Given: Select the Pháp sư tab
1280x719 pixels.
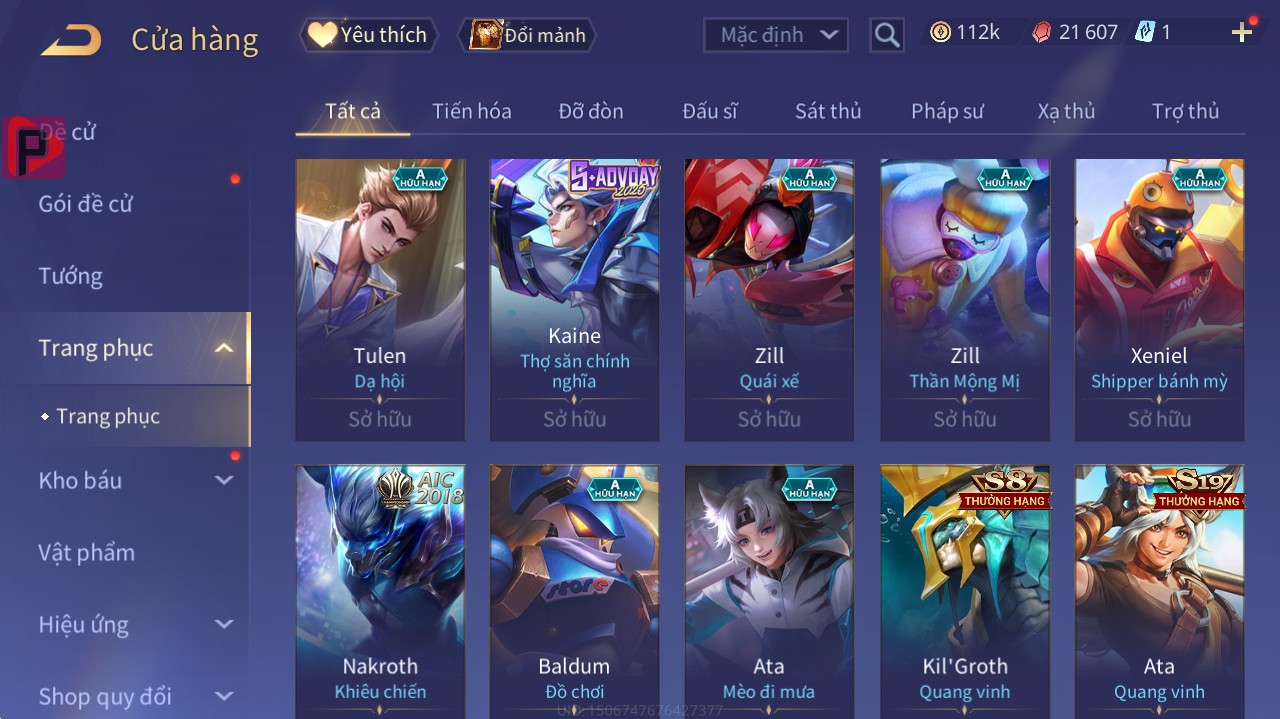Looking at the screenshot, I should click(x=947, y=111).
